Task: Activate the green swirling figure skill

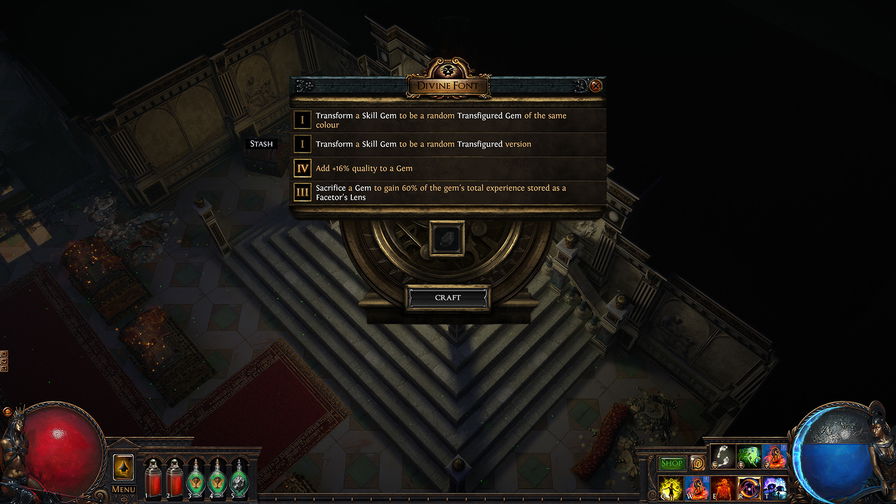Action: [x=748, y=458]
